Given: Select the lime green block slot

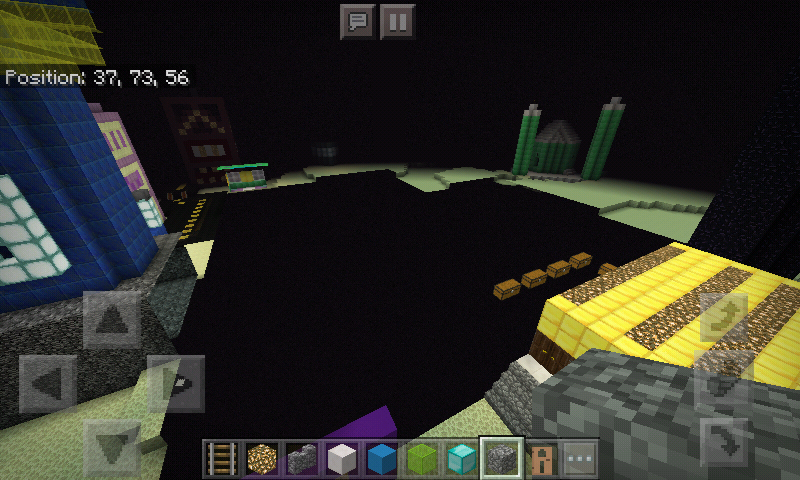Looking at the screenshot, I should click(421, 459).
